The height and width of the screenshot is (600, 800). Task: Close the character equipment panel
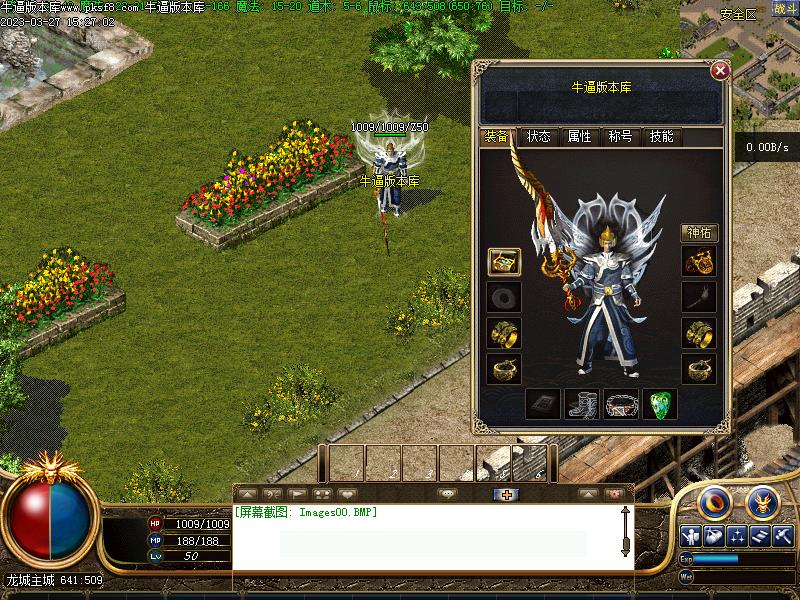pos(719,71)
